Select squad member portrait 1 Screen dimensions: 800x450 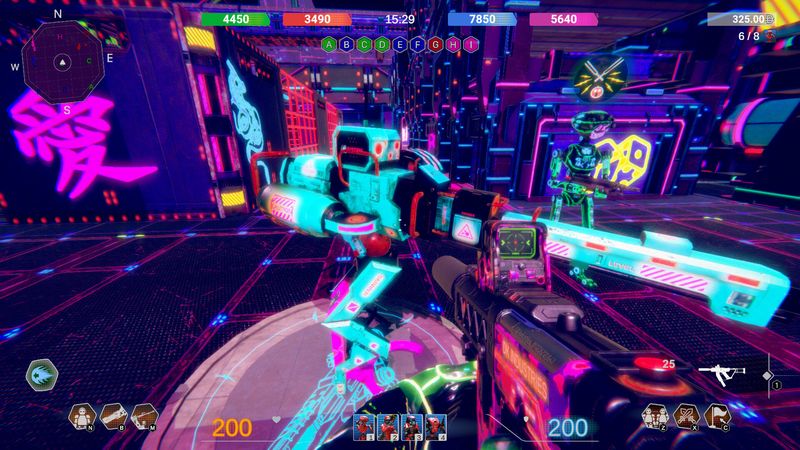click(365, 427)
